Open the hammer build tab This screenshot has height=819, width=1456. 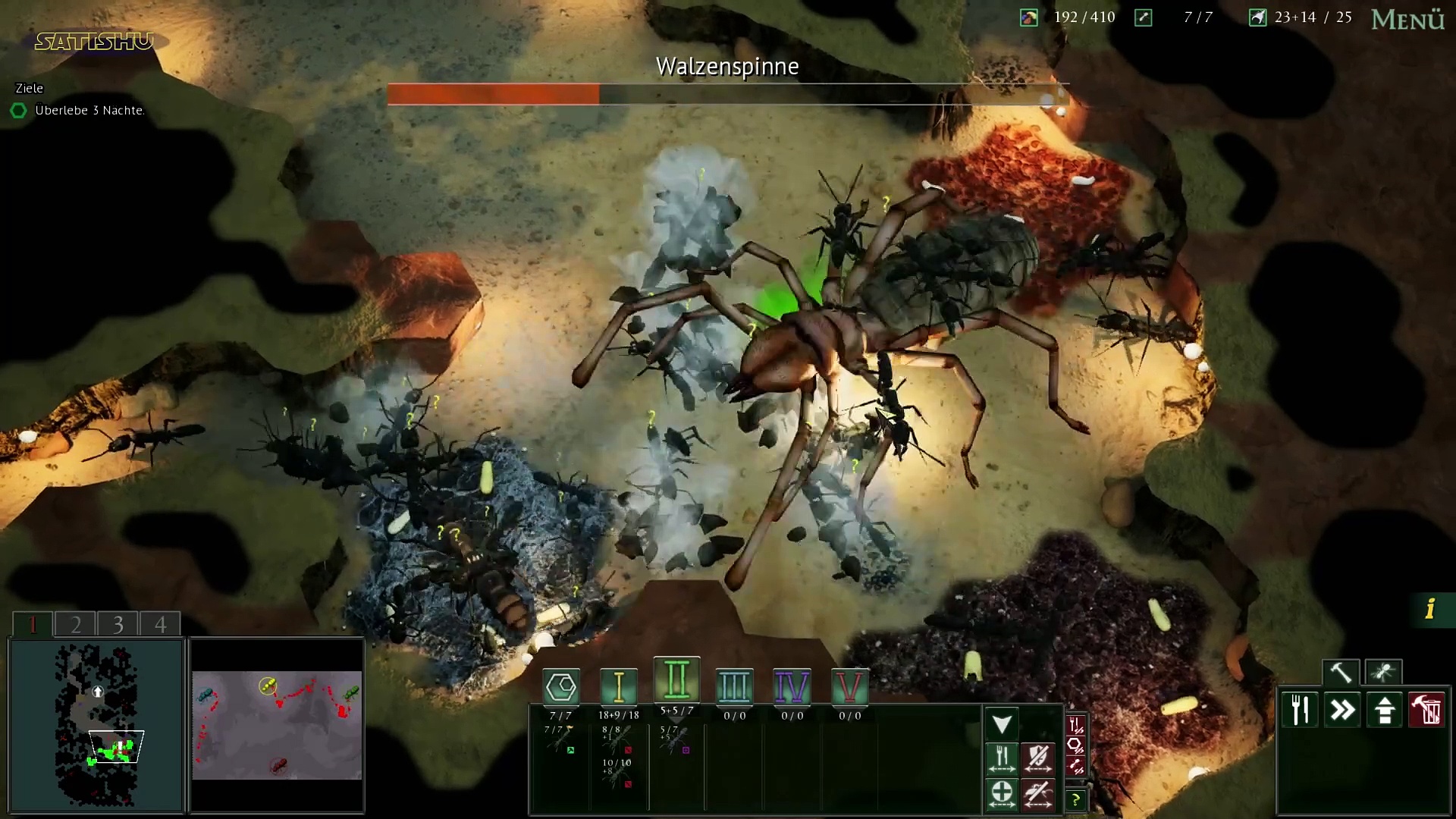pos(1341,673)
